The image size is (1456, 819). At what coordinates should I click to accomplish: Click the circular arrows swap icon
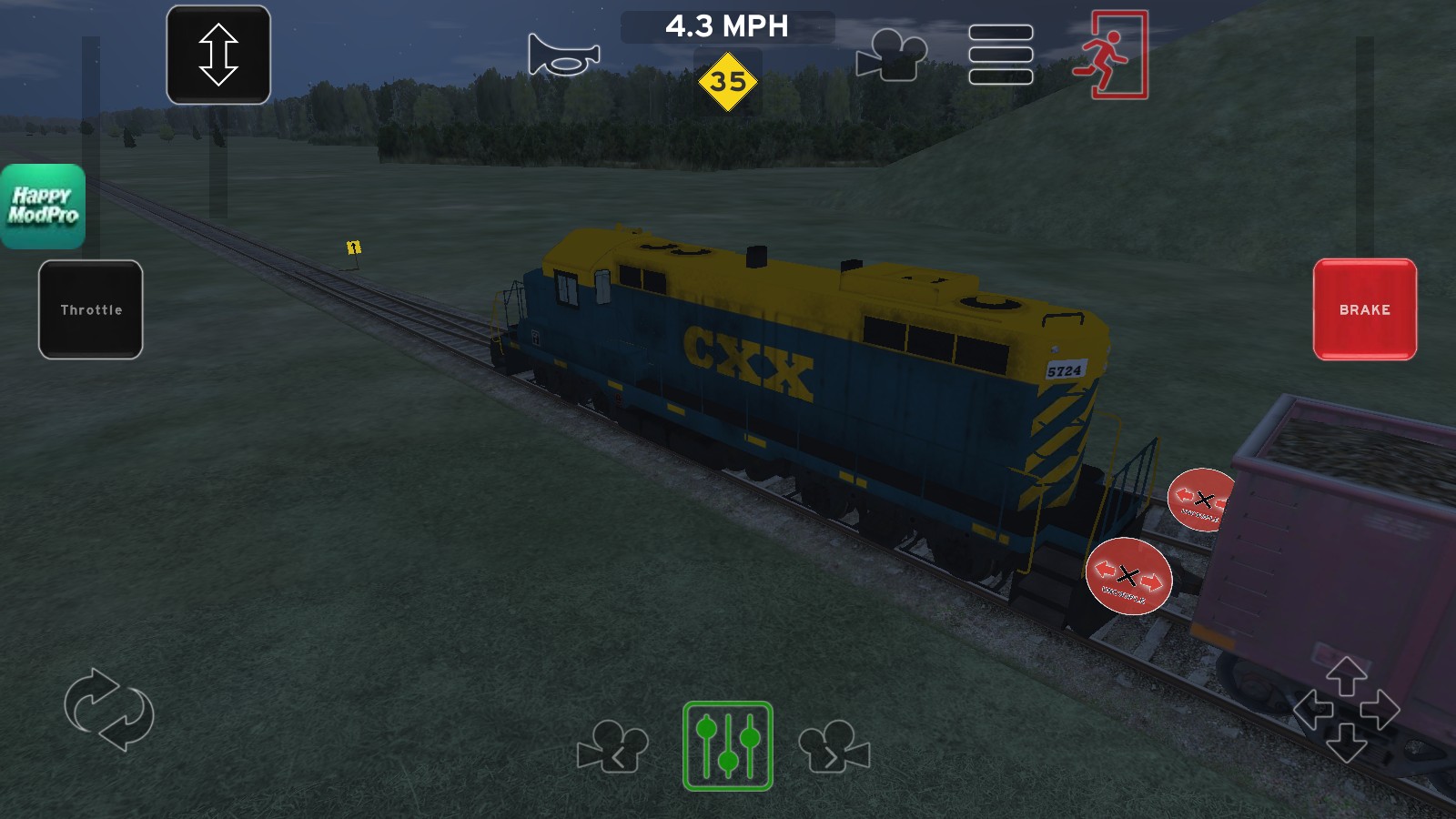(x=109, y=710)
